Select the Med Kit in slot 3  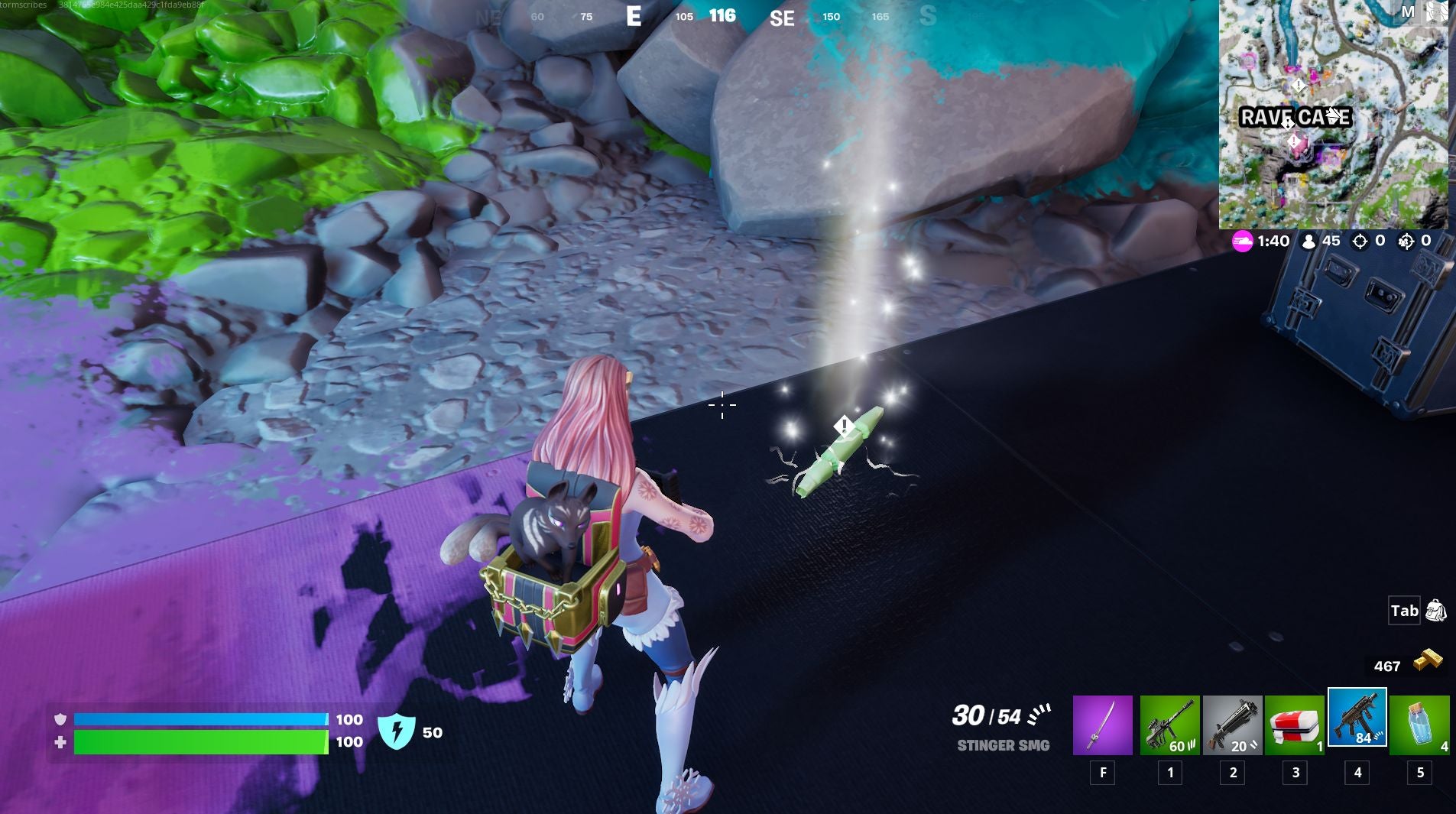click(1295, 725)
